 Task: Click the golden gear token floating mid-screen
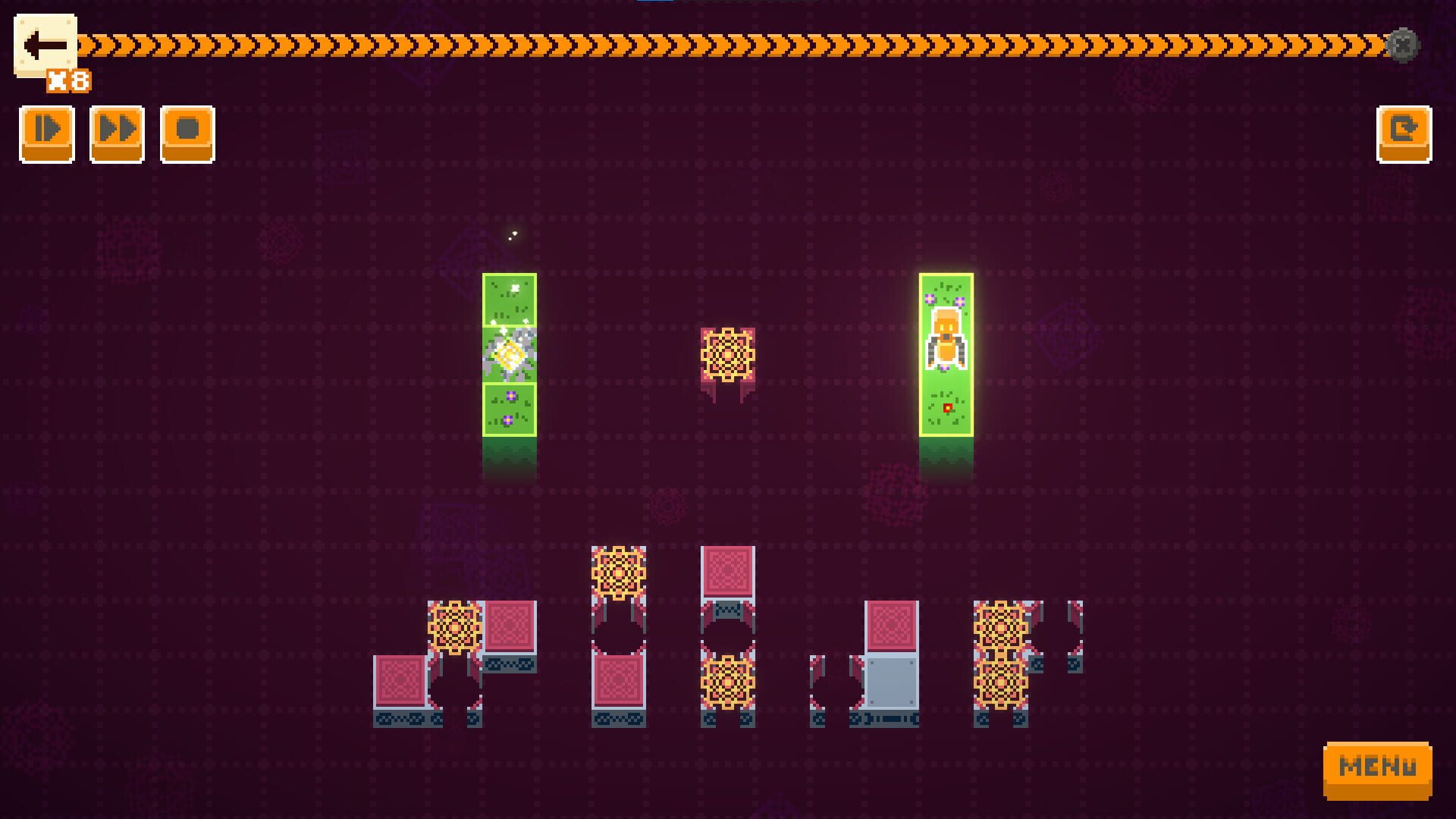tap(728, 353)
